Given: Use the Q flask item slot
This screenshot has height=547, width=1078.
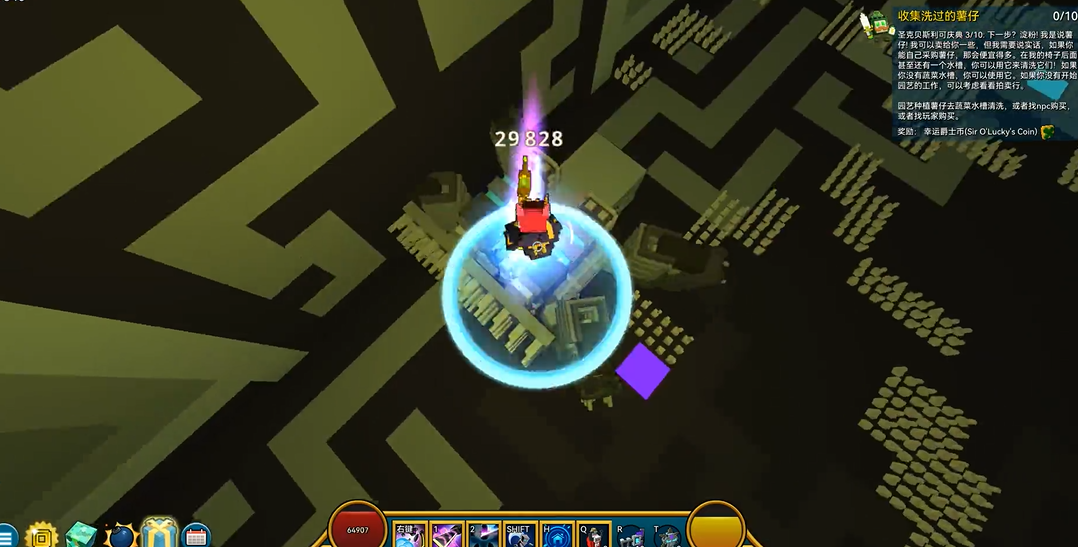Looking at the screenshot, I should click(x=593, y=536).
